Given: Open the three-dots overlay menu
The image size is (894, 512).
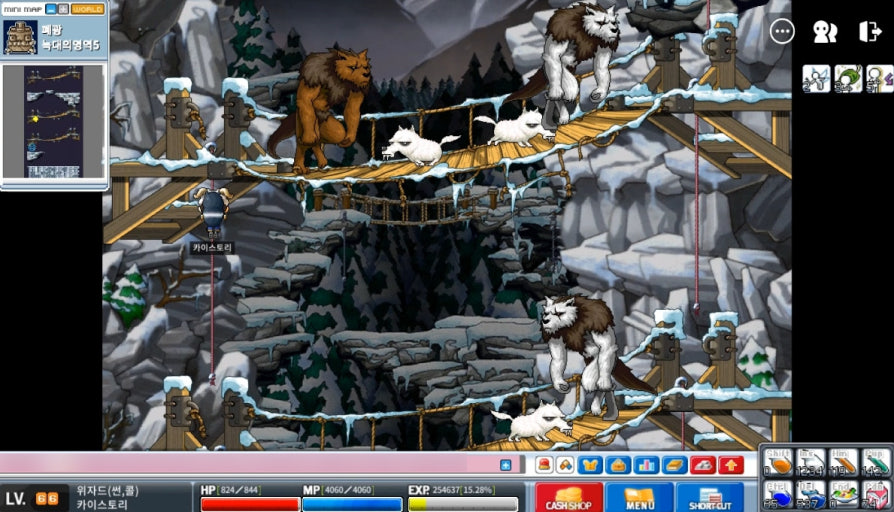Looking at the screenshot, I should coord(782,31).
